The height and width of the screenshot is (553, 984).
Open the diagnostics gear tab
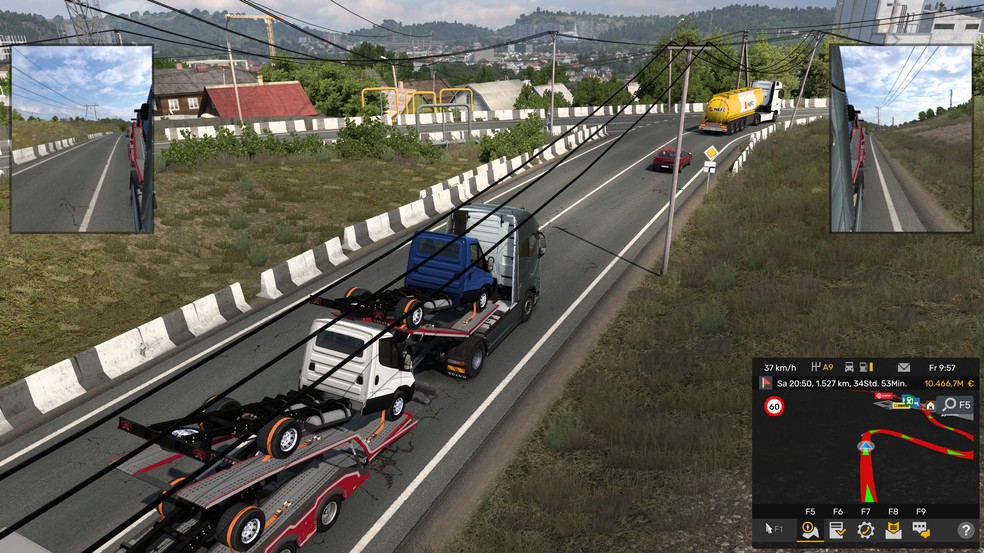pos(866,530)
